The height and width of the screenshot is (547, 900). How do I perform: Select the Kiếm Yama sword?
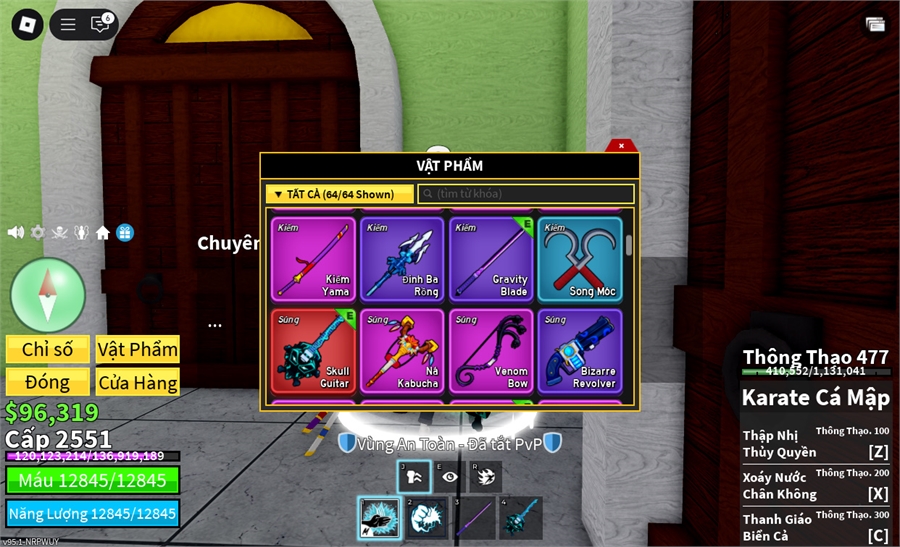[311, 259]
